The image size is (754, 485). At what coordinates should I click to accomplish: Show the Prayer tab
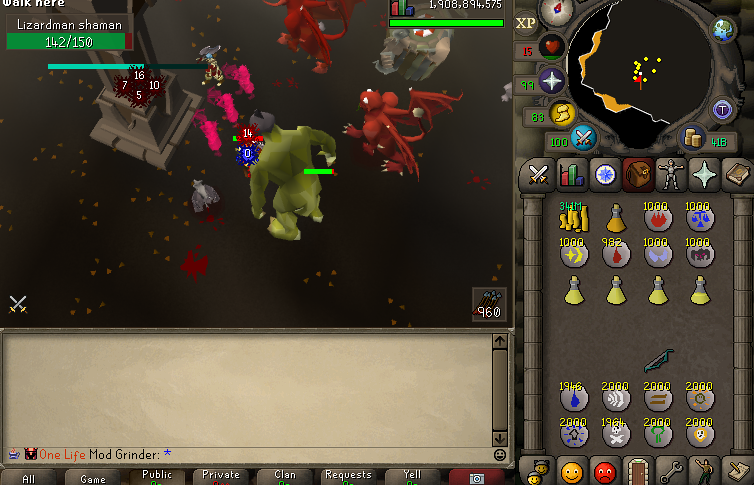(704, 176)
